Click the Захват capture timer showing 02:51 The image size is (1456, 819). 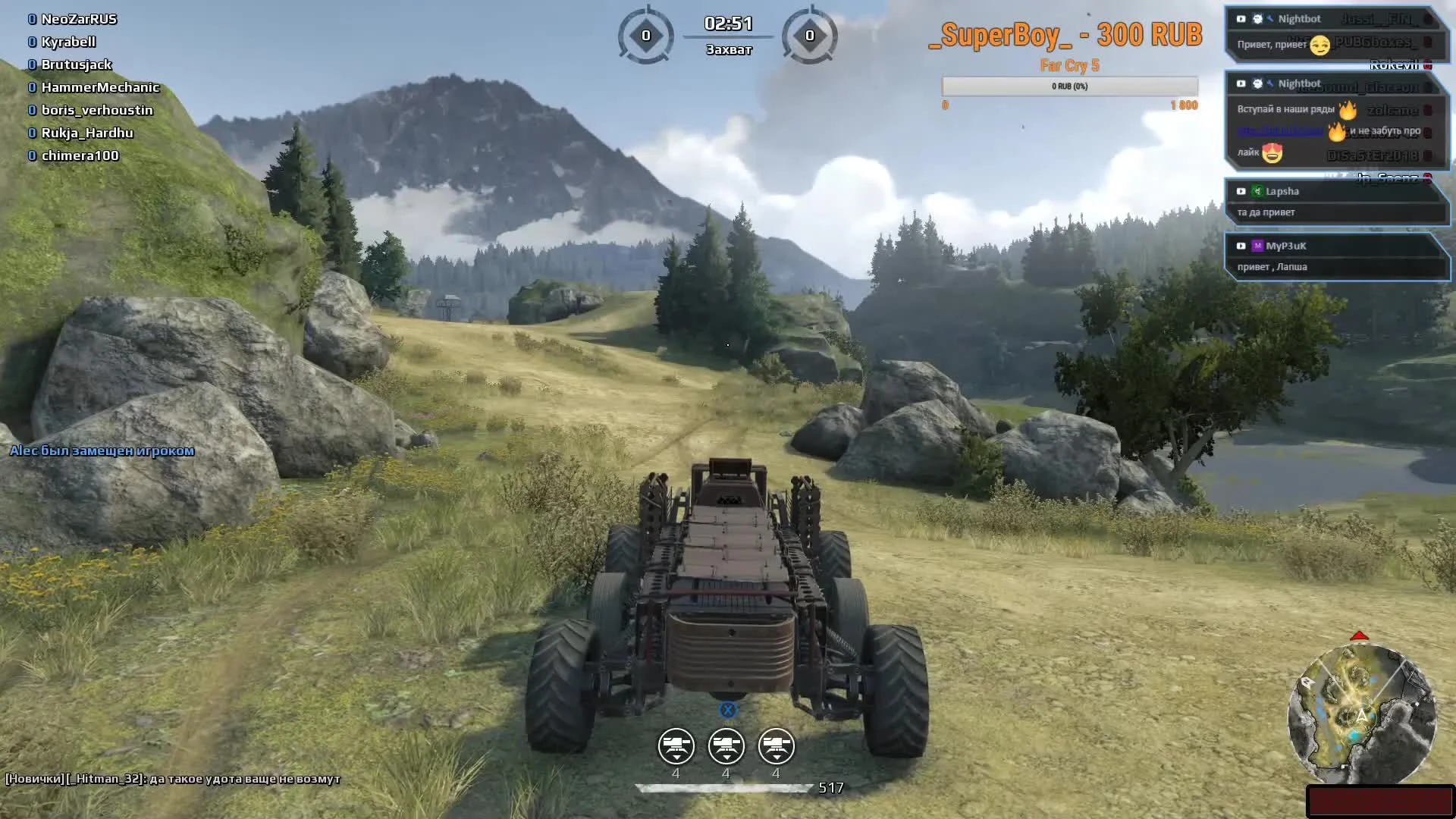pyautogui.click(x=726, y=24)
